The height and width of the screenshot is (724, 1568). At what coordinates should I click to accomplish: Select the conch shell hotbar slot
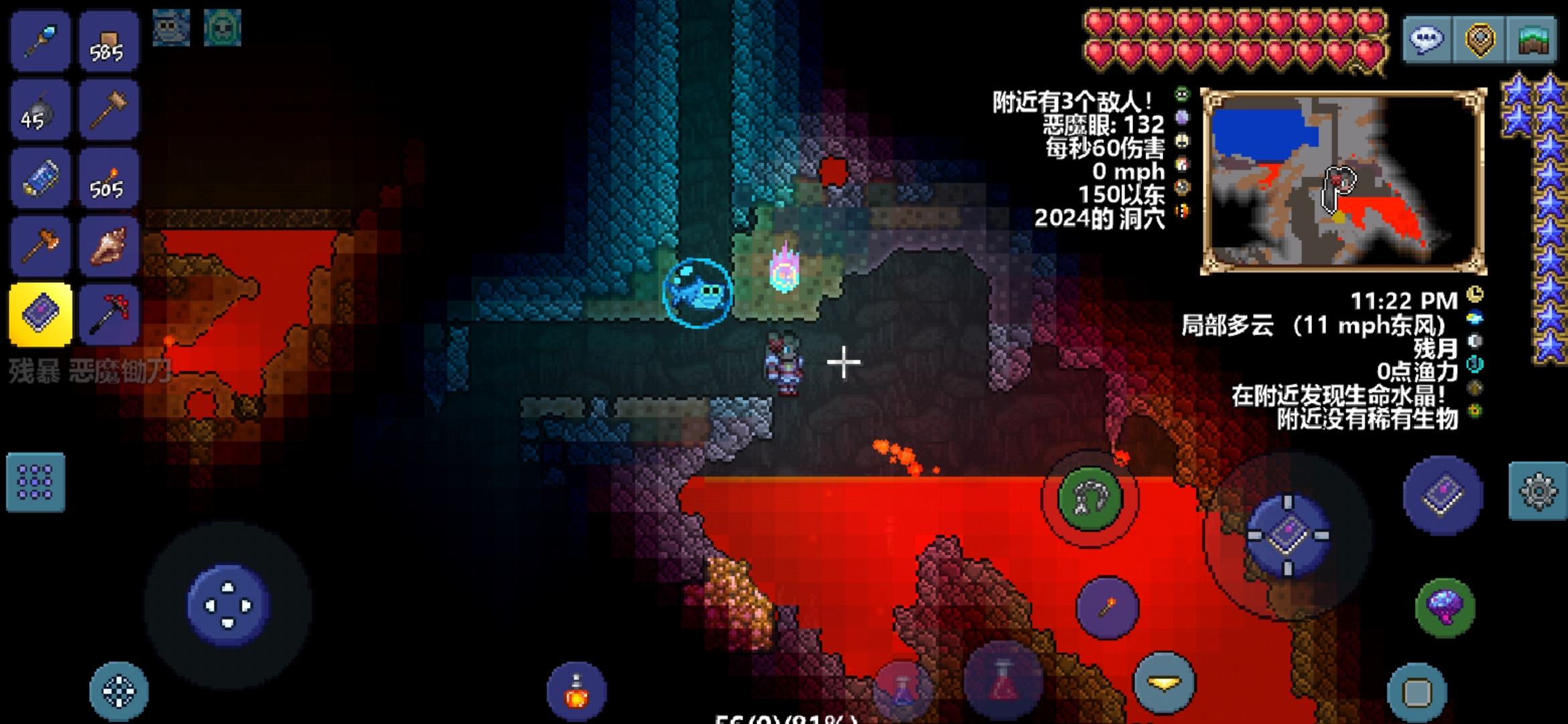click(x=109, y=247)
